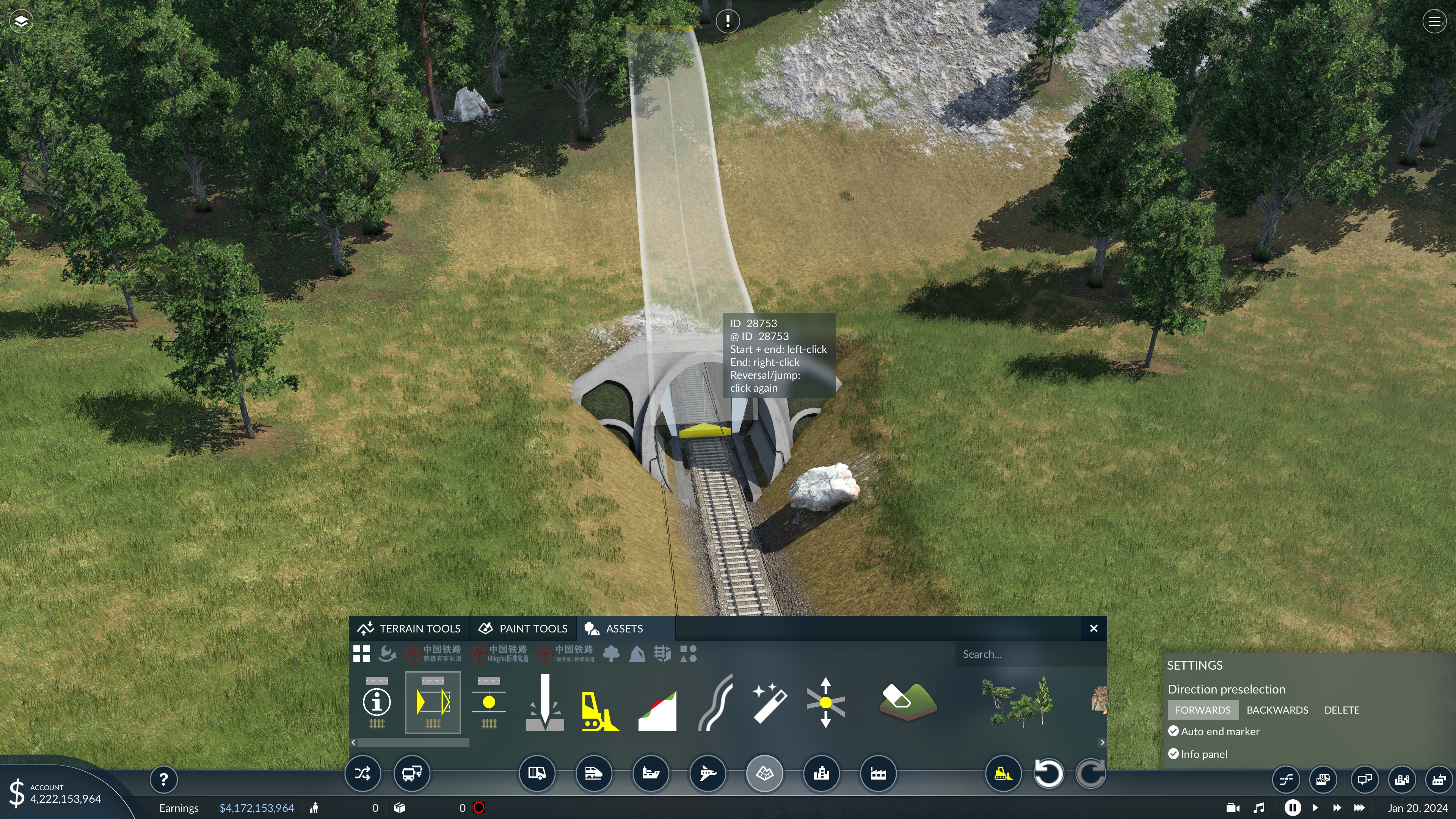Open the rail construction menu
Screen dimensions: 1456x819
[x=593, y=773]
